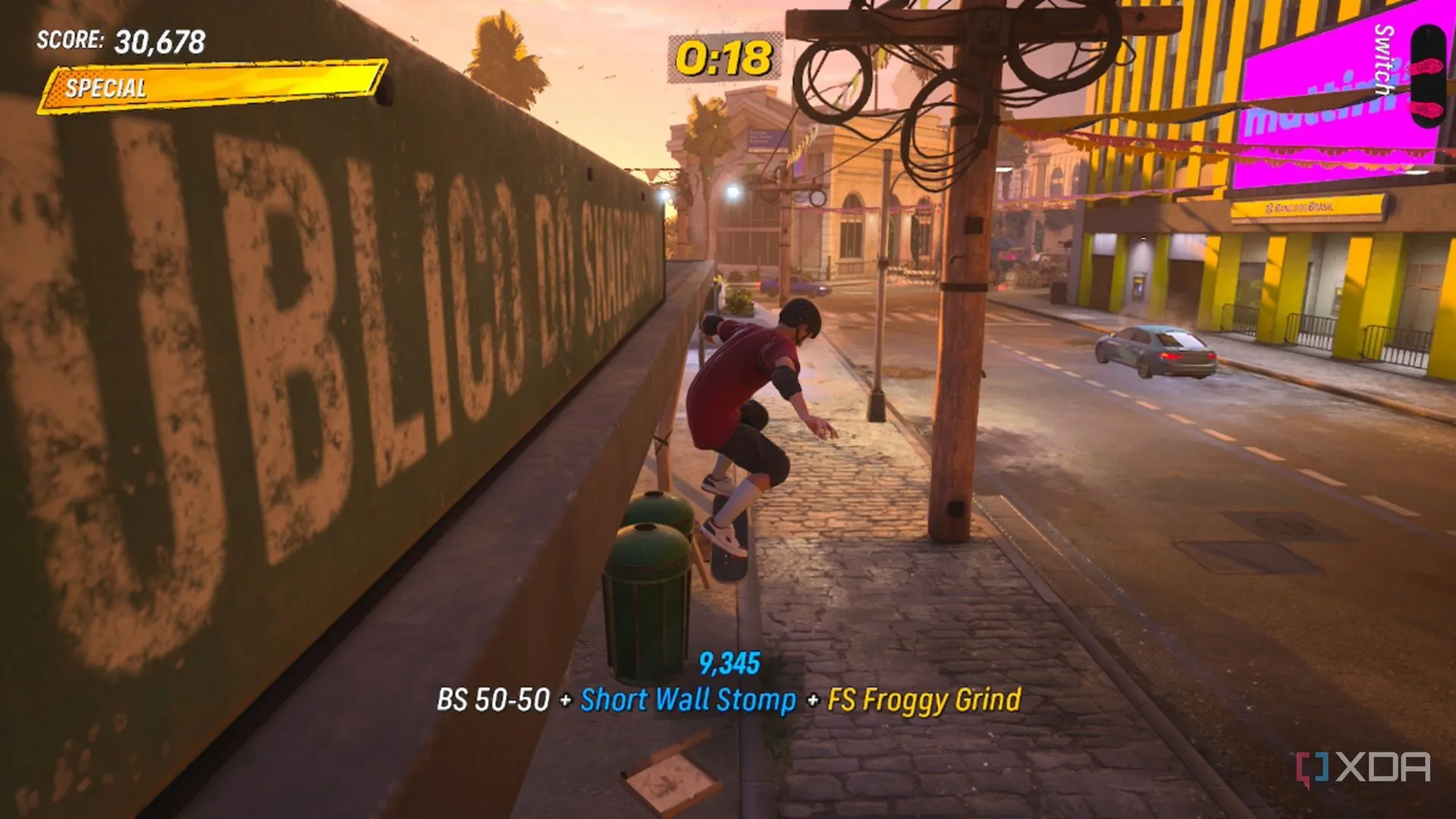1456x819 pixels.
Task: Select the 'BS 50-50' trick label
Action: pos(494,701)
